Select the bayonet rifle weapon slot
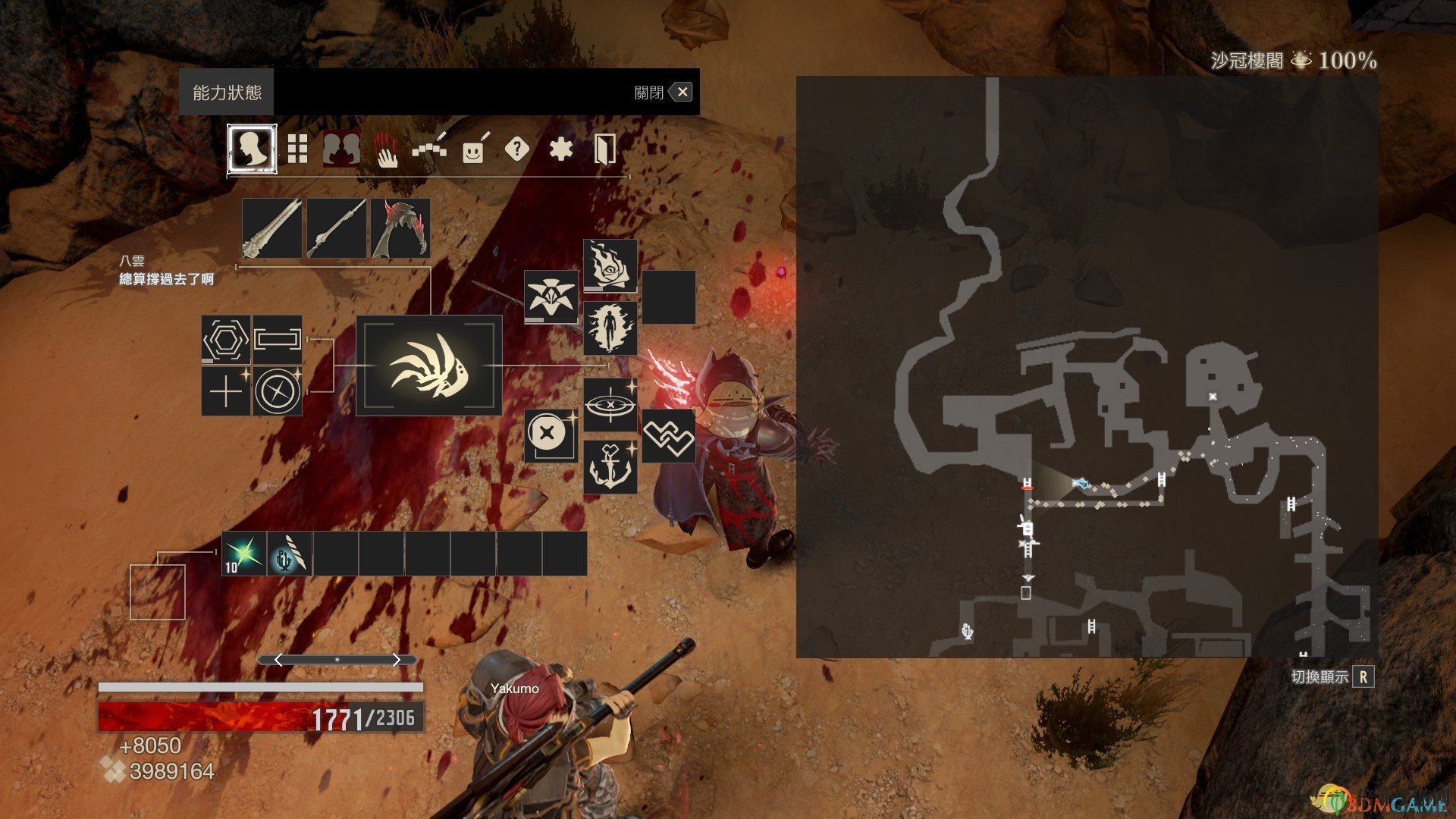Image resolution: width=1456 pixels, height=819 pixels. click(x=337, y=228)
